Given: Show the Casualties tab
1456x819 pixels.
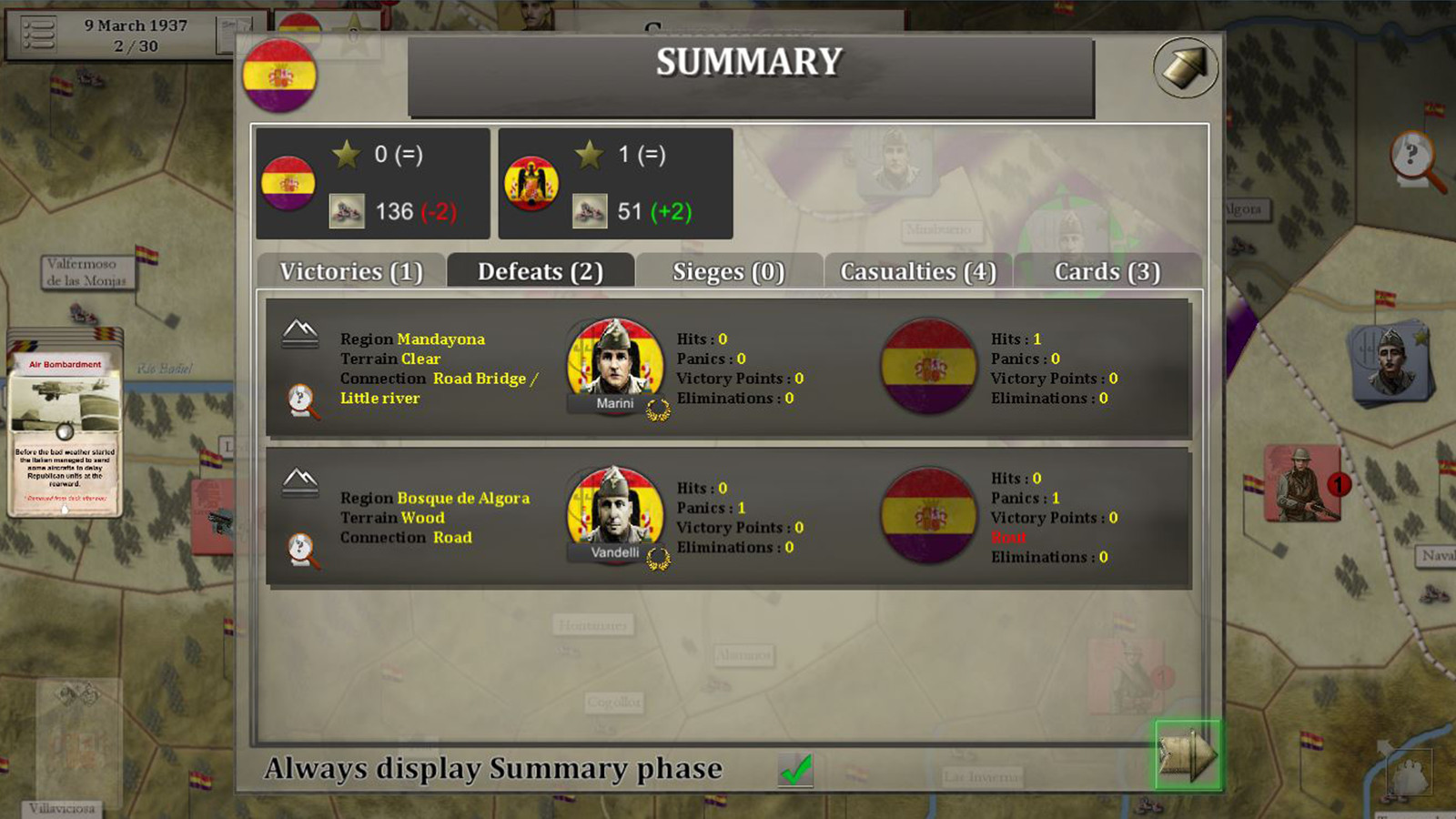Looking at the screenshot, I should point(917,271).
